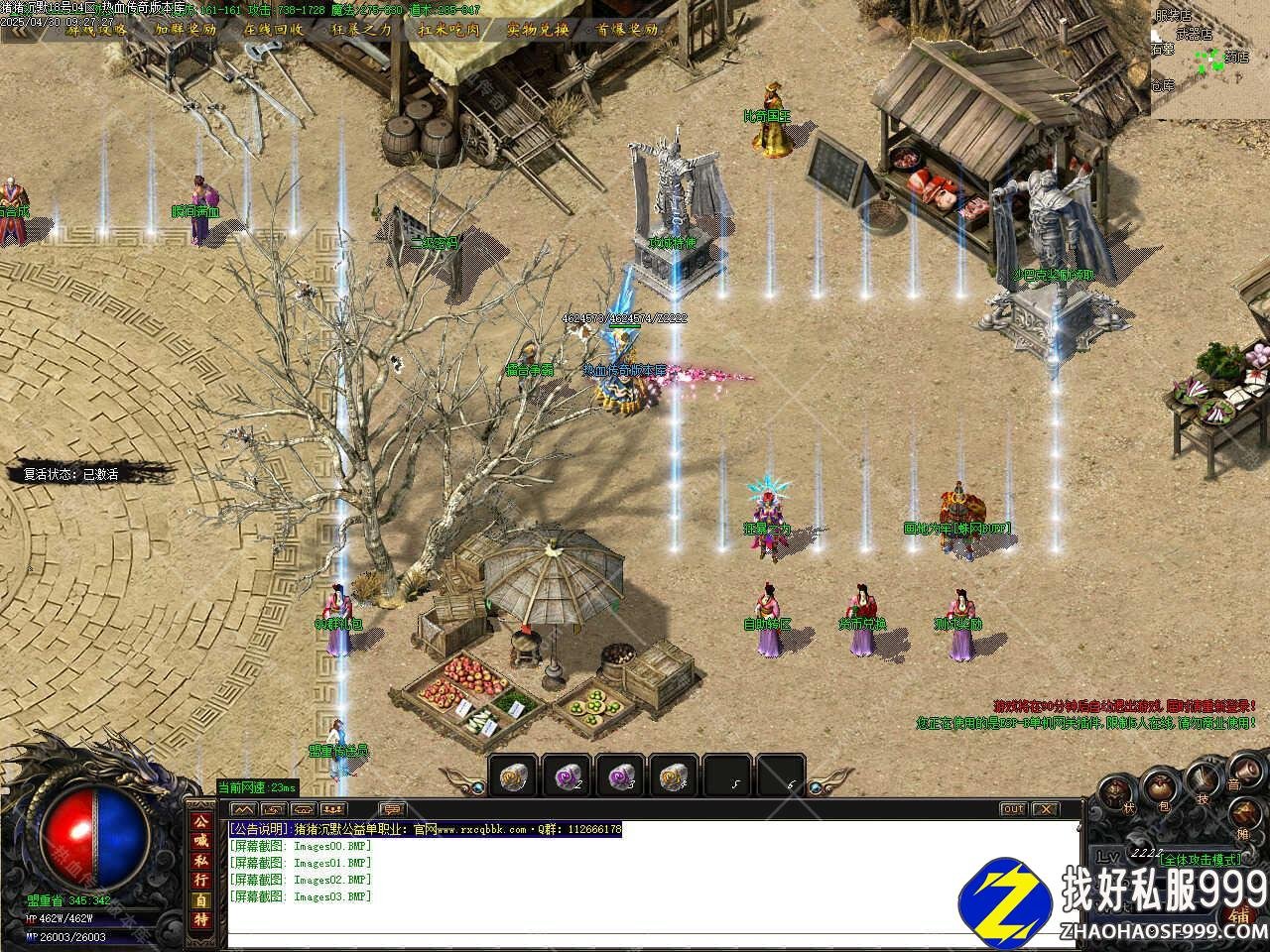This screenshot has width=1270, height=952.
Task: Click the minimap in the corner
Action: (x=1209, y=58)
